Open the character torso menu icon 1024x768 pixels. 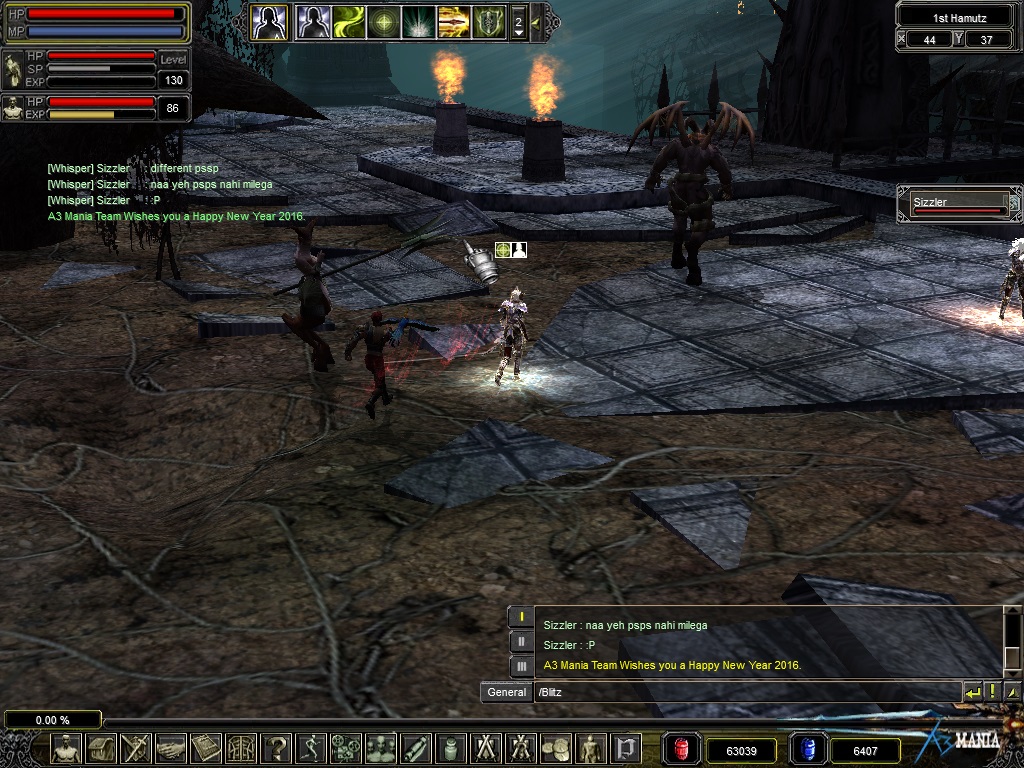pyautogui.click(x=66, y=748)
